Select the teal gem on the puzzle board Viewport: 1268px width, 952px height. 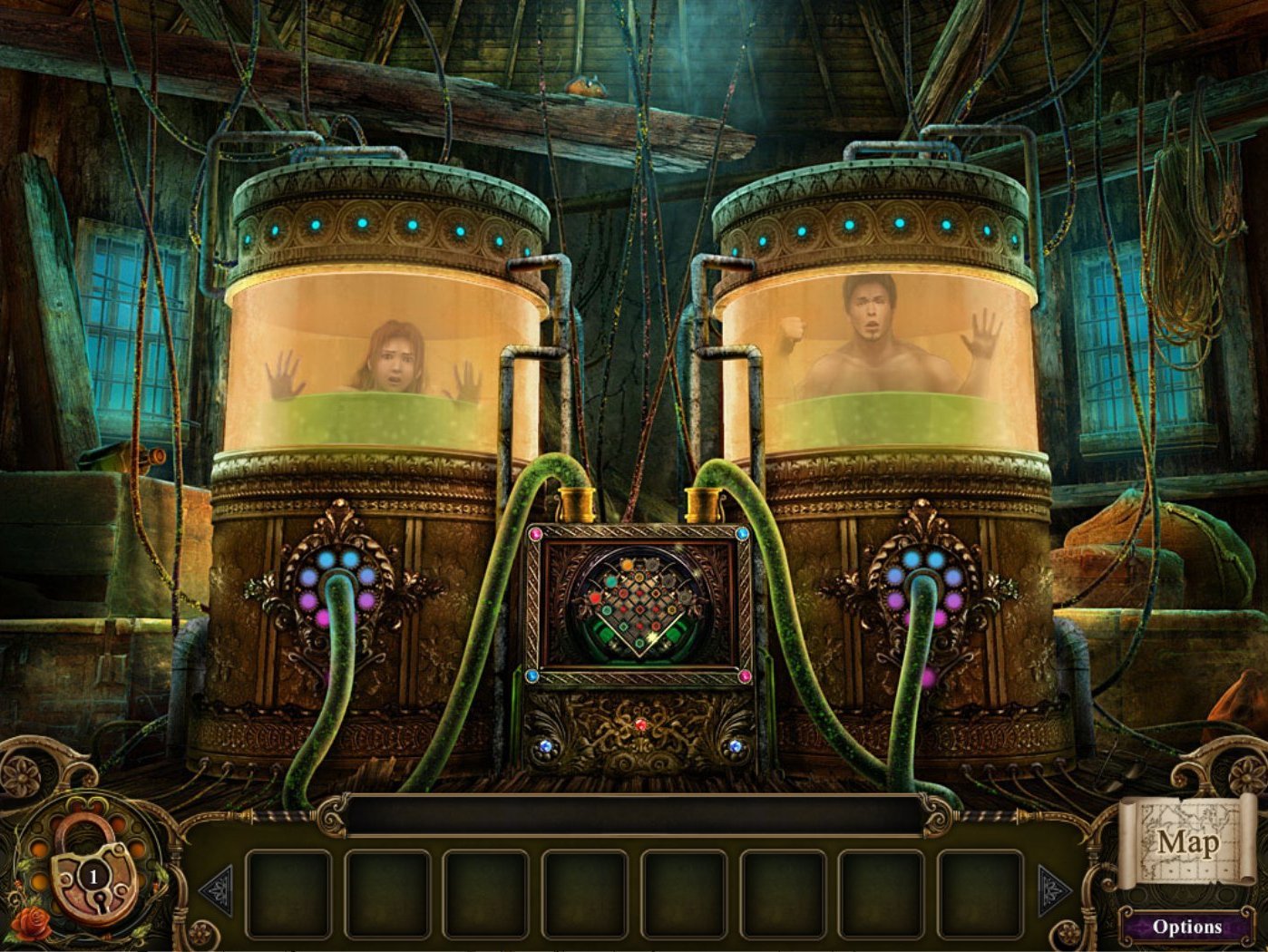coord(611,581)
